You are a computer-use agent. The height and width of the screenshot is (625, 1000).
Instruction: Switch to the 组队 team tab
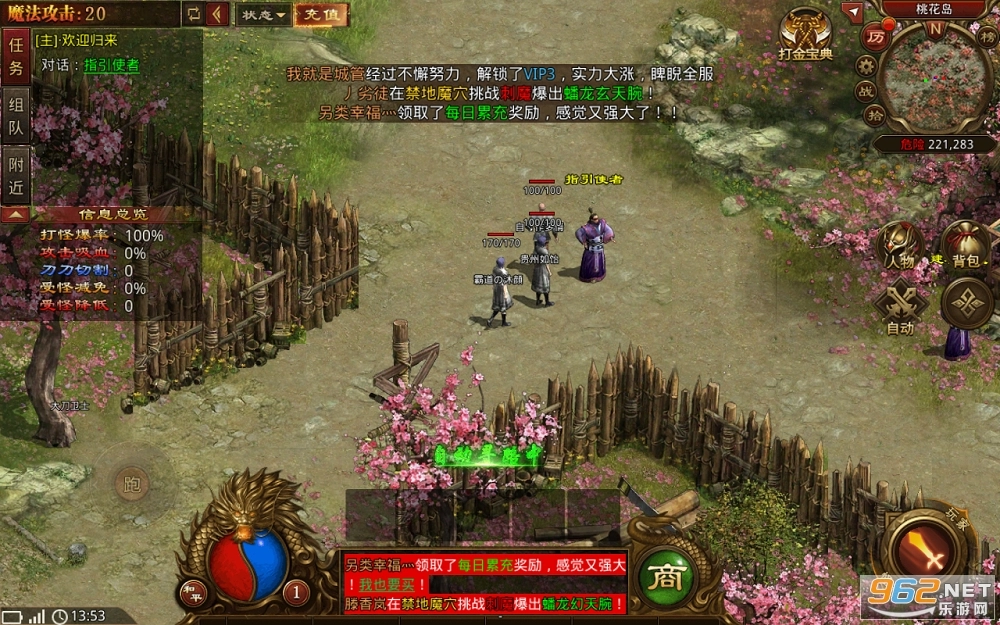click(x=16, y=116)
